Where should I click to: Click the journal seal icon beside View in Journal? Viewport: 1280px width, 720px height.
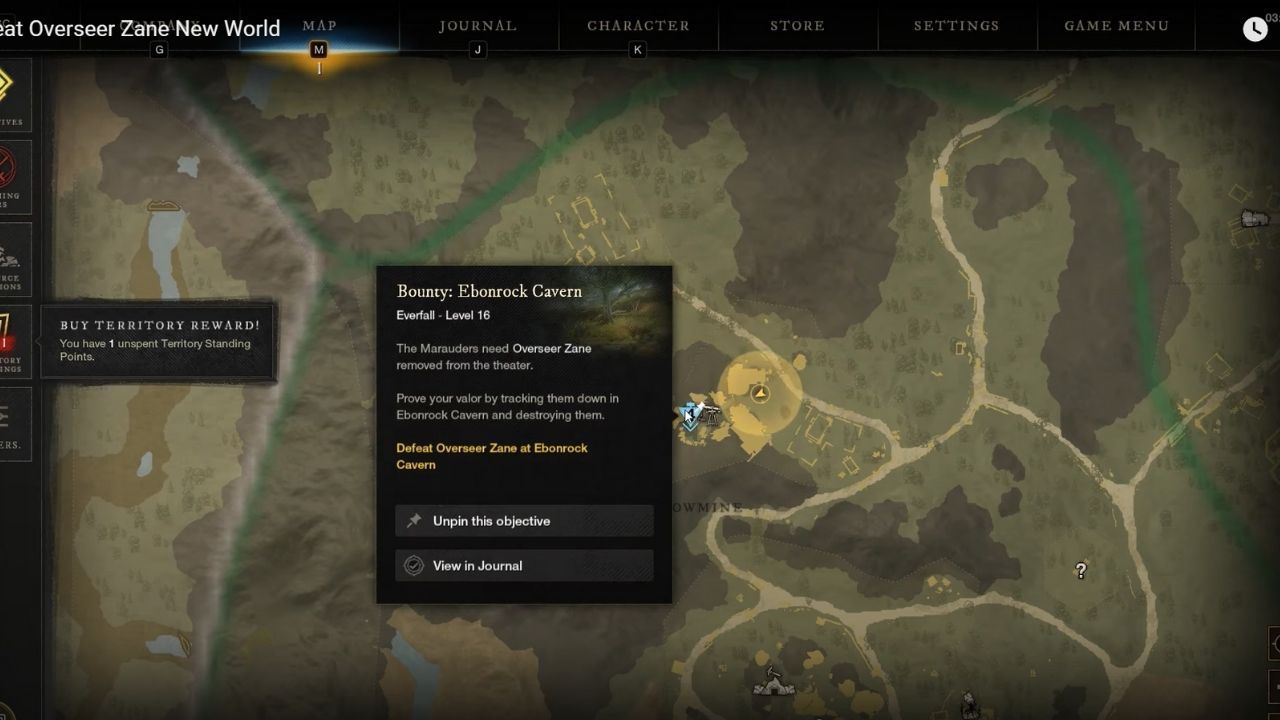point(413,565)
